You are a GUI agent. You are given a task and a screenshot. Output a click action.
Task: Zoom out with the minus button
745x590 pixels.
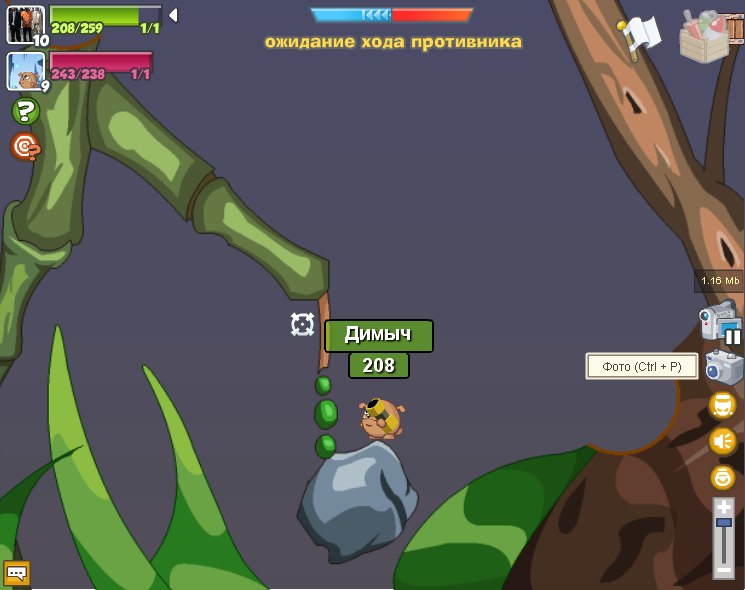(723, 570)
